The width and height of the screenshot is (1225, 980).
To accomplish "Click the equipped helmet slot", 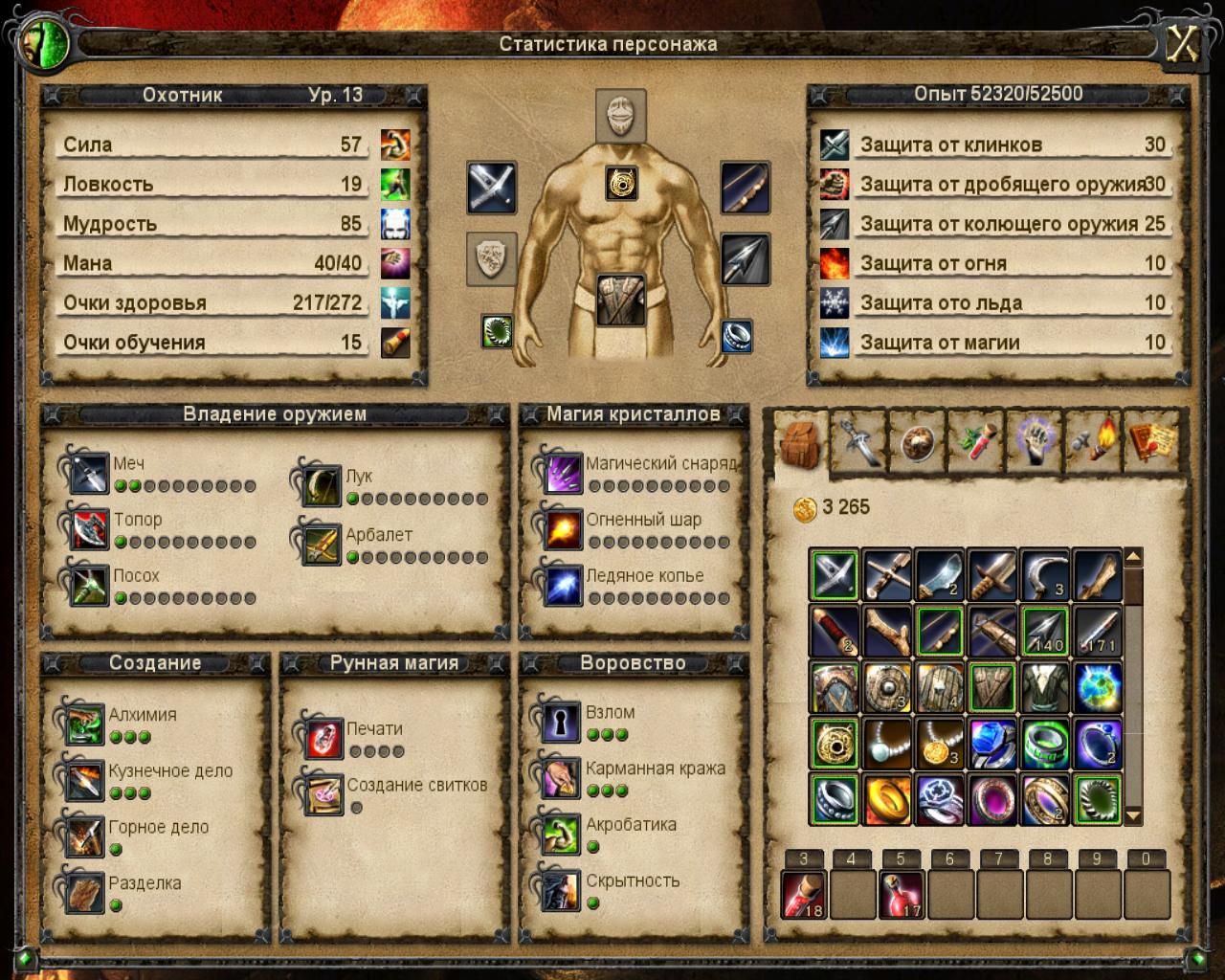I will tap(621, 116).
